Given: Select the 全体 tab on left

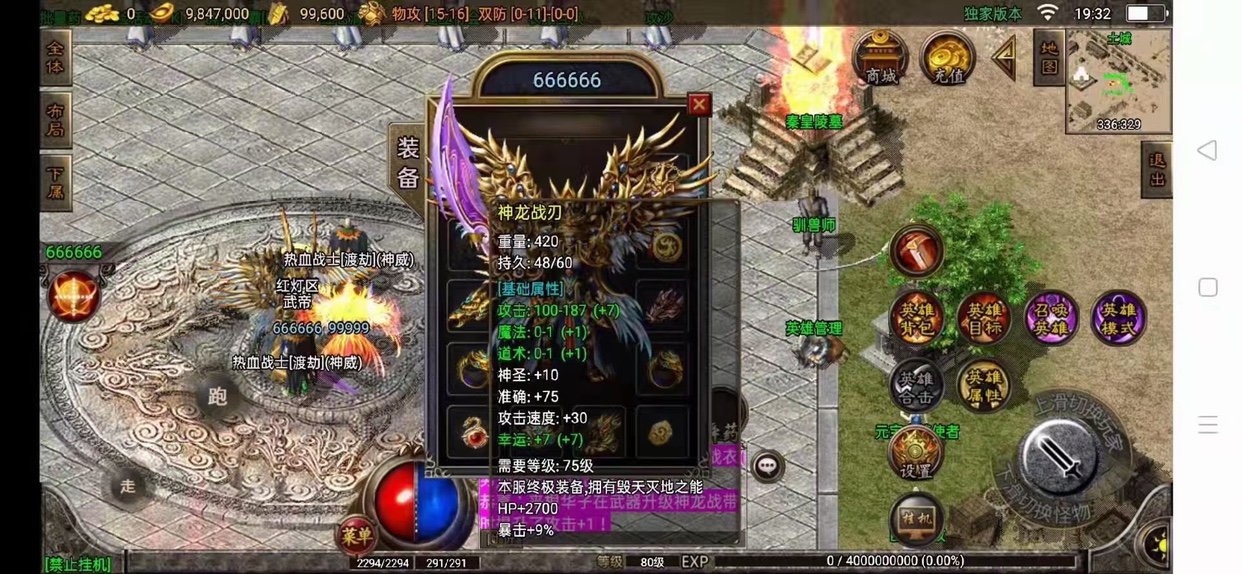Looking at the screenshot, I should click(56, 58).
